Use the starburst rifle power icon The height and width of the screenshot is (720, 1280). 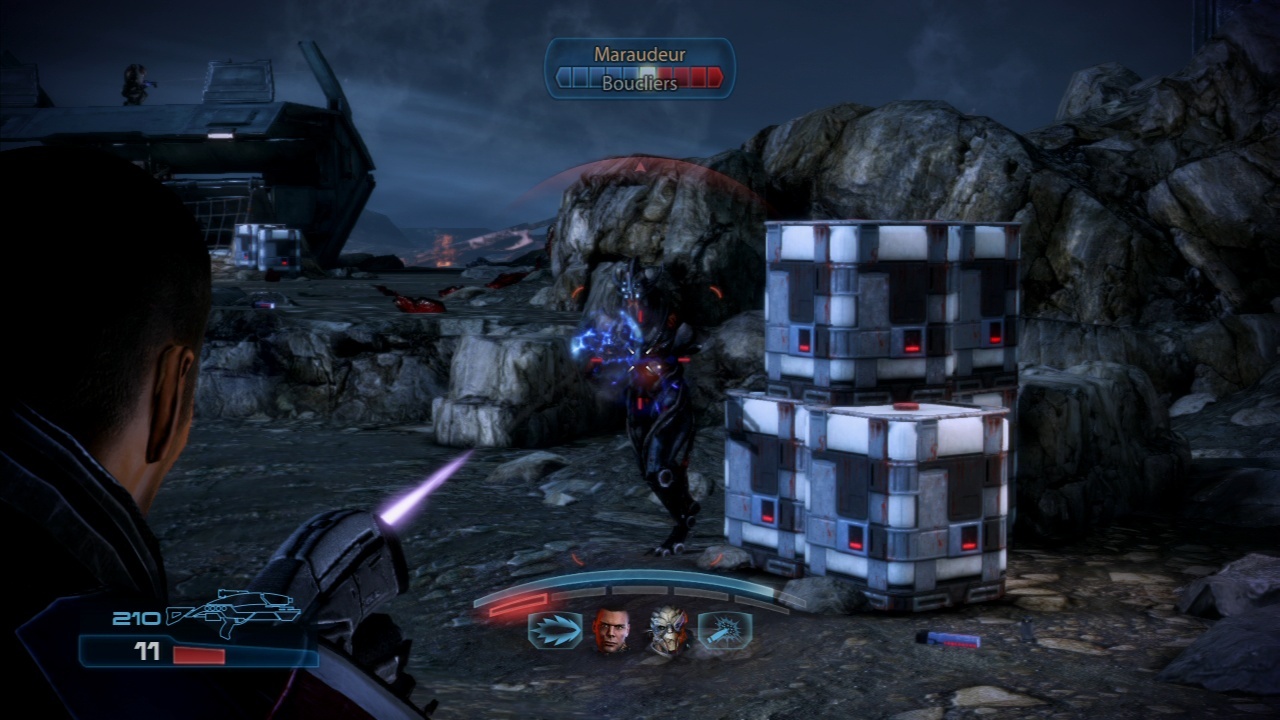coord(724,631)
